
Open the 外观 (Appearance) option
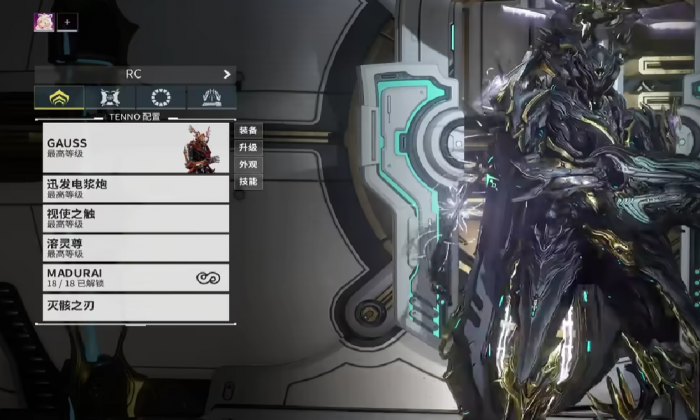coord(248,164)
